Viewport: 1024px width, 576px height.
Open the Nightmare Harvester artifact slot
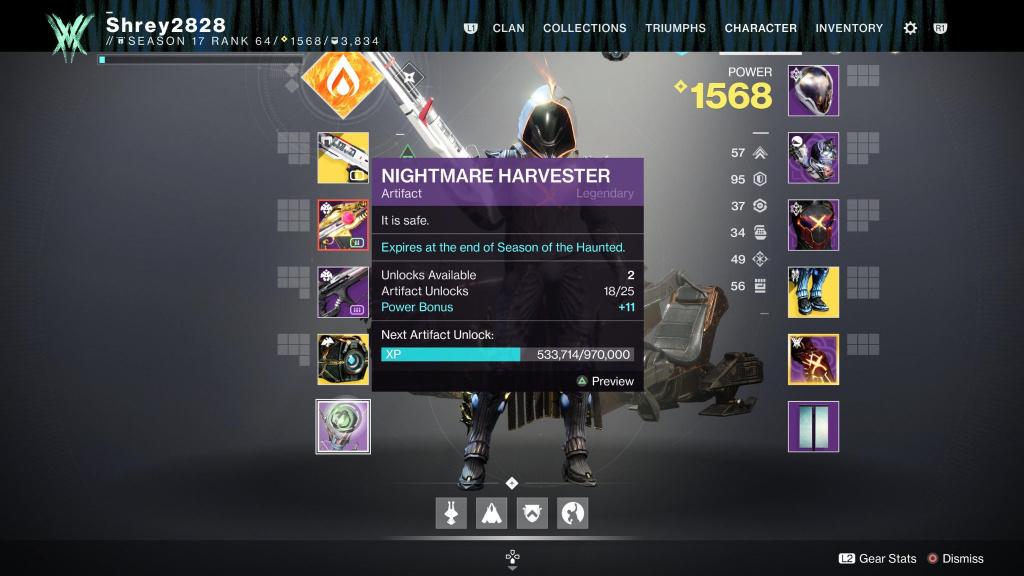[343, 427]
